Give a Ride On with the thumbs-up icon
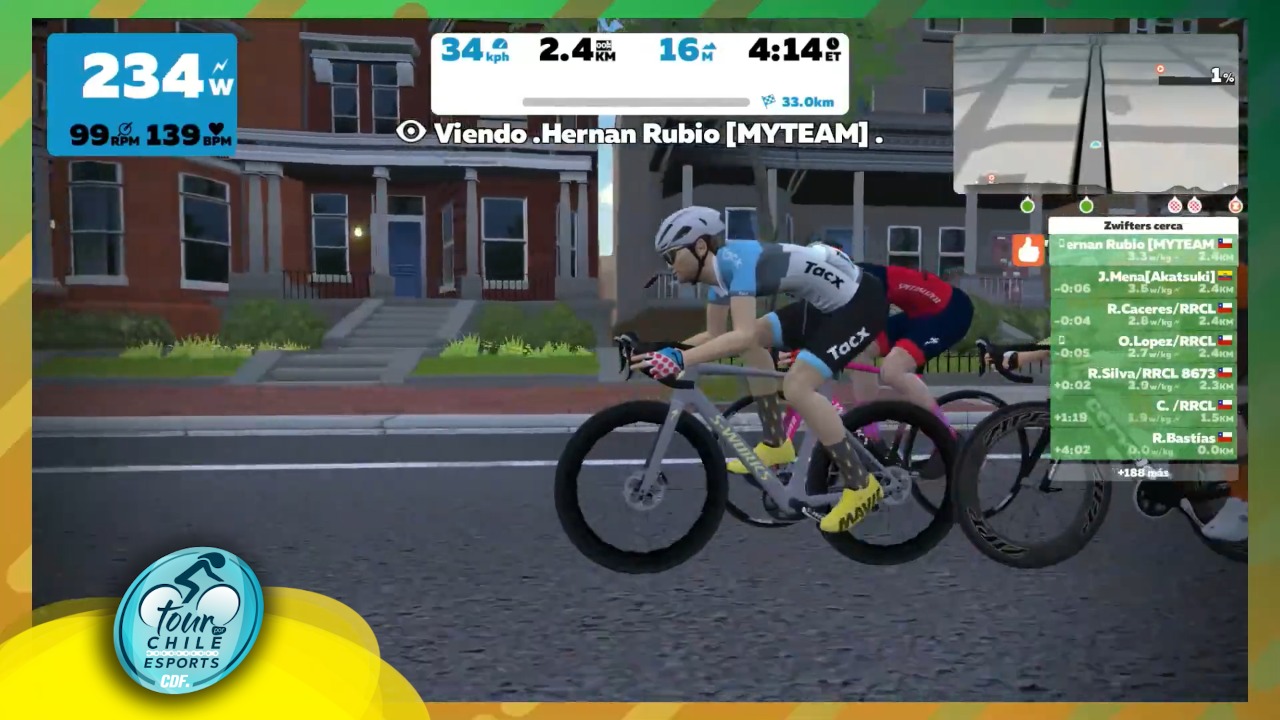 (1028, 250)
